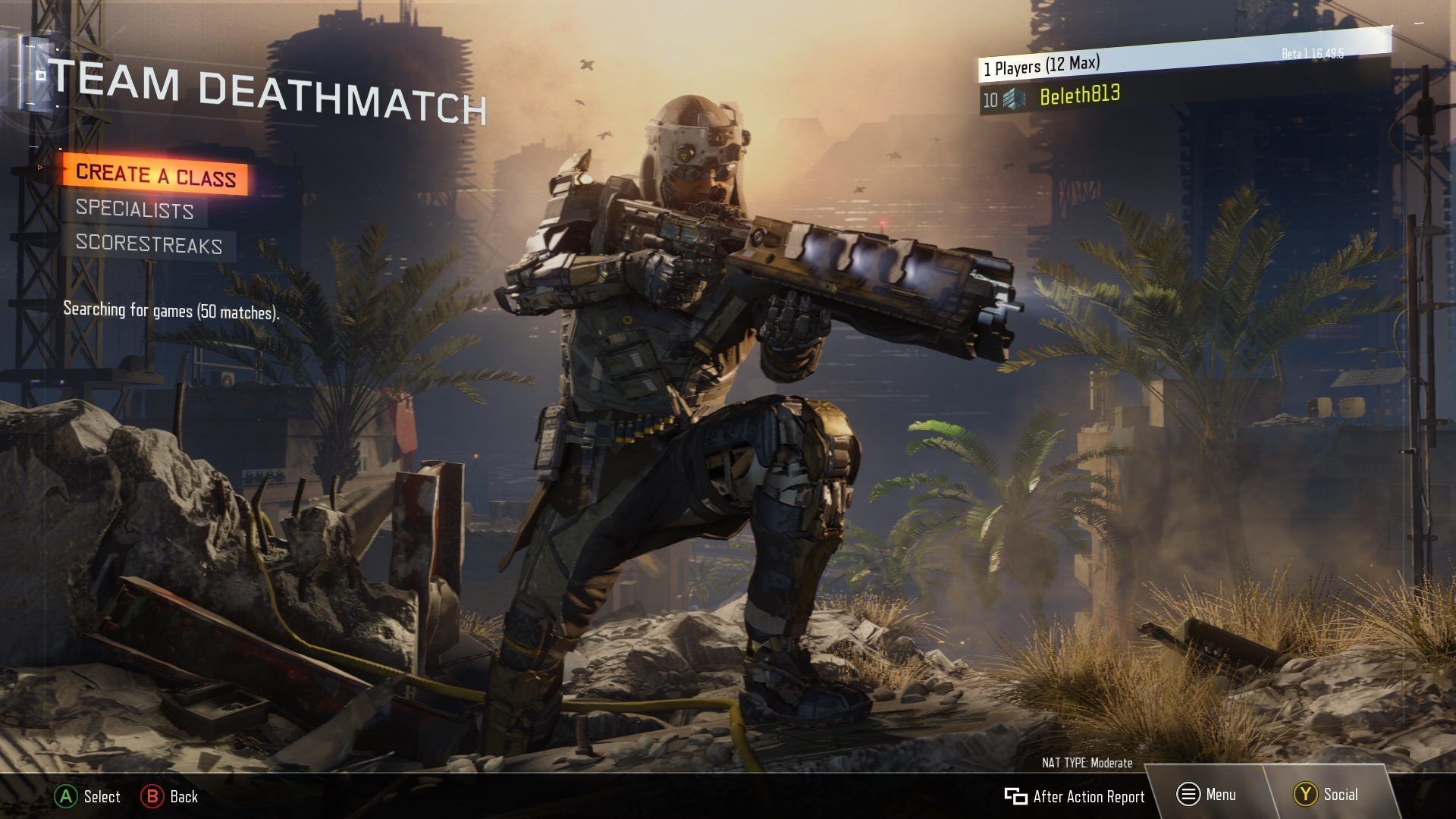Open the Menu tab at the bottom
The image size is (1456, 819).
1207,795
